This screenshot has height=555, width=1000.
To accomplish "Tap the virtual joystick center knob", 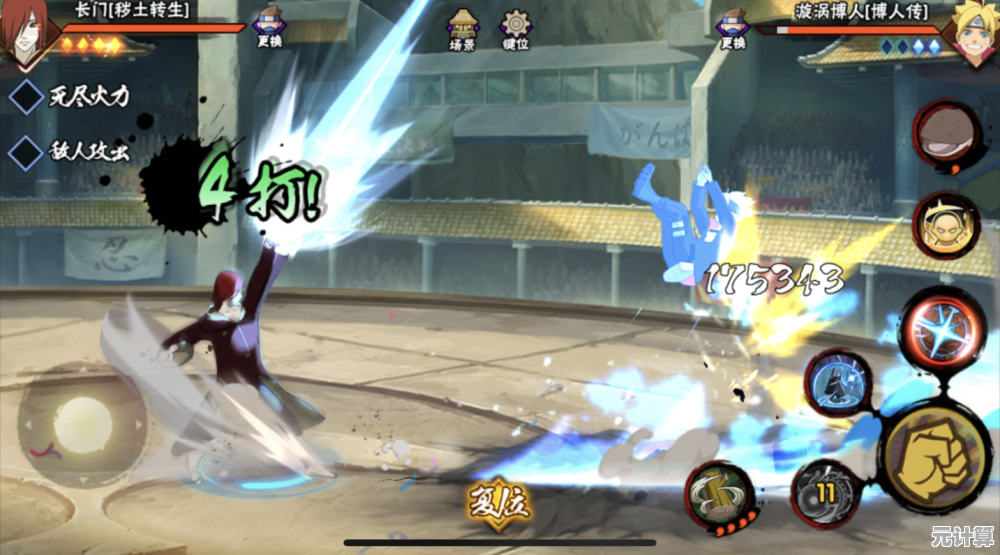I will [x=82, y=423].
